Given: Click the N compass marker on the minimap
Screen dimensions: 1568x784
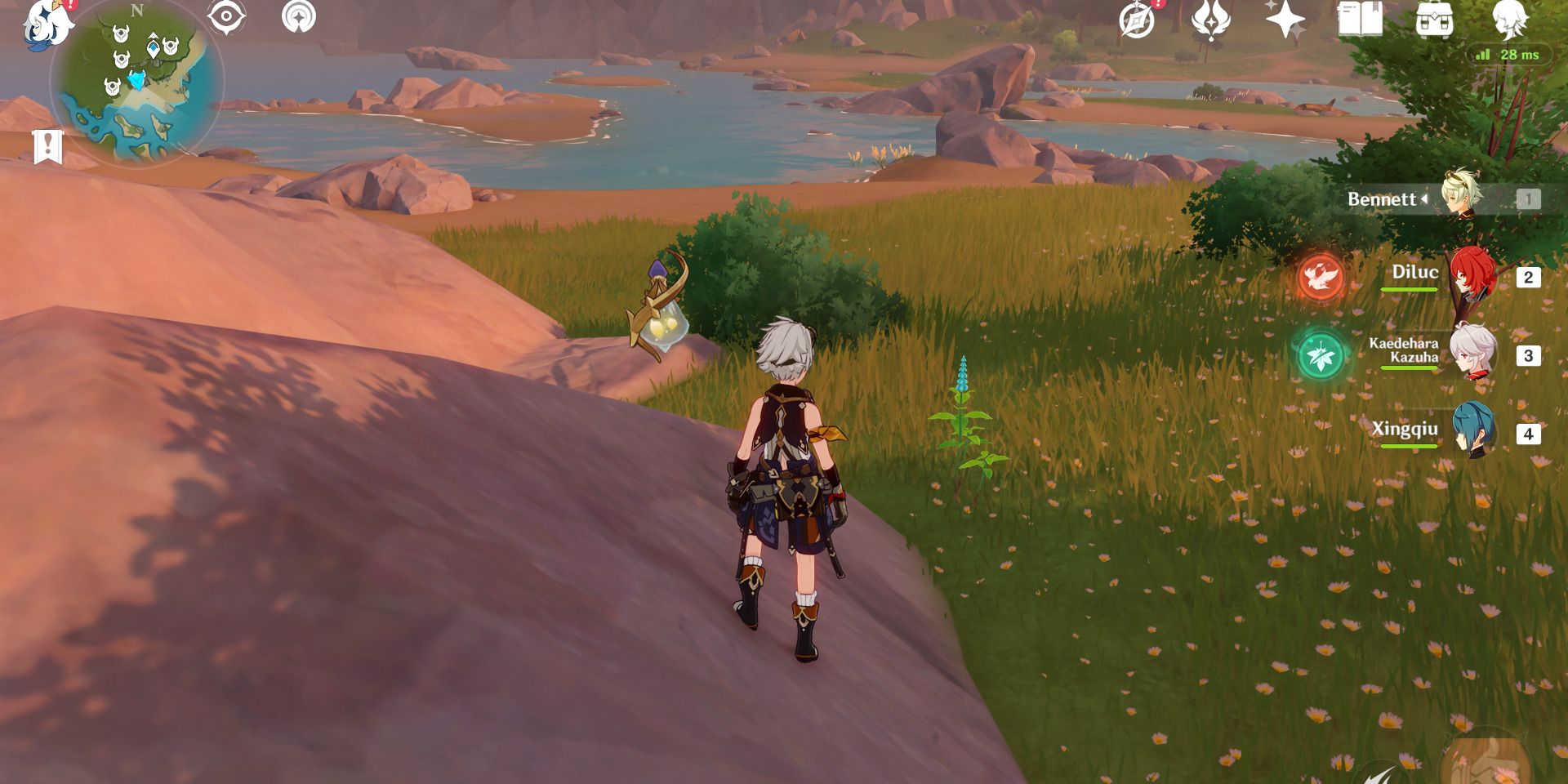Looking at the screenshot, I should coord(137,11).
